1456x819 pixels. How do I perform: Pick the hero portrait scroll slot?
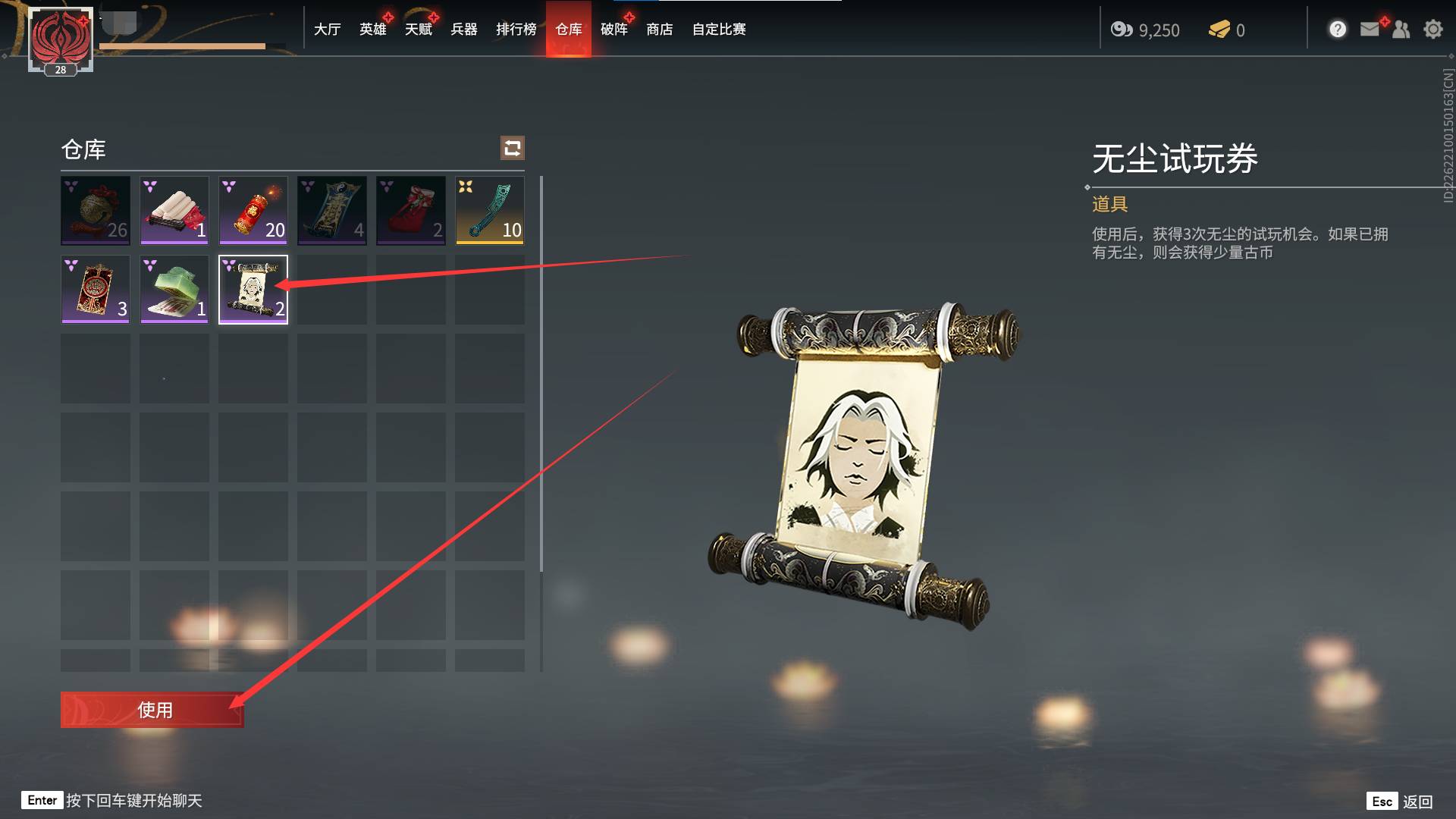(x=253, y=289)
